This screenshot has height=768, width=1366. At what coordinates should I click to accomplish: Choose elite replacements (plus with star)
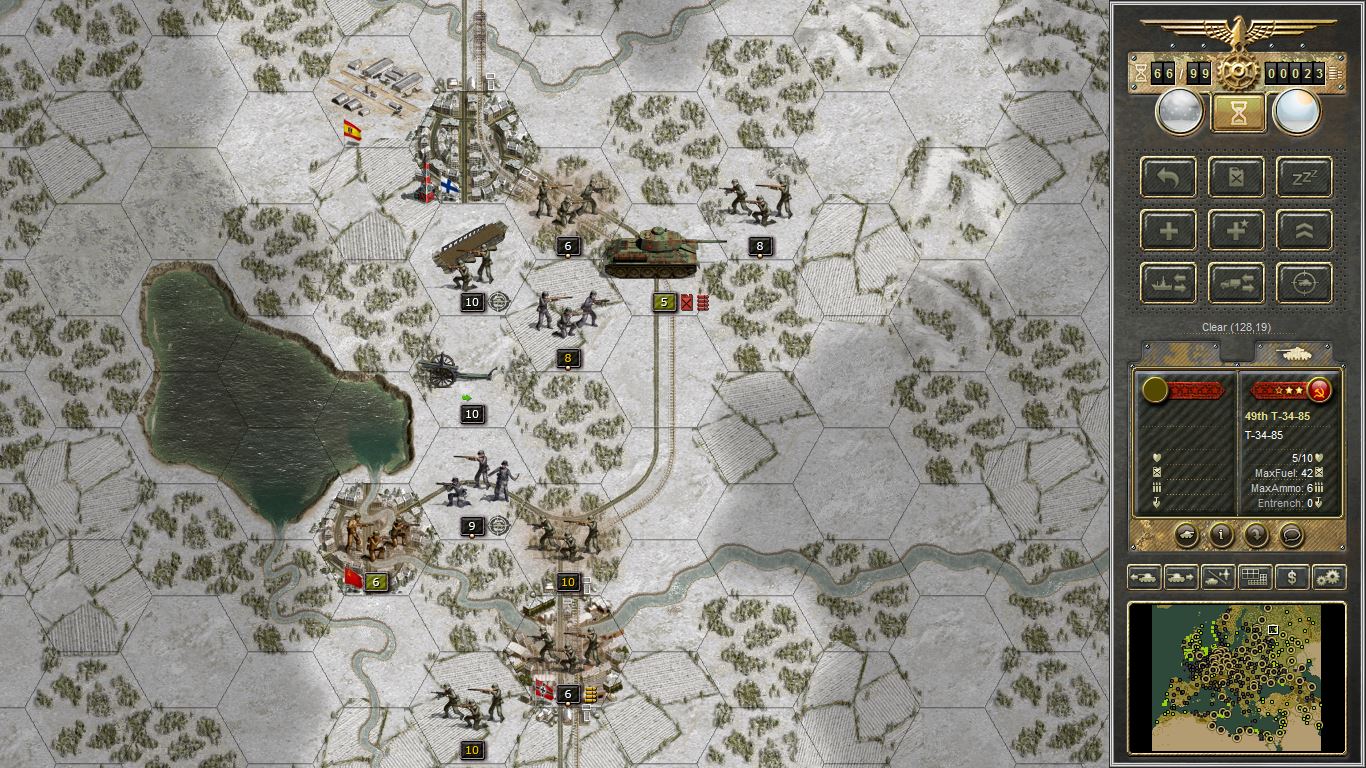pos(1236,230)
